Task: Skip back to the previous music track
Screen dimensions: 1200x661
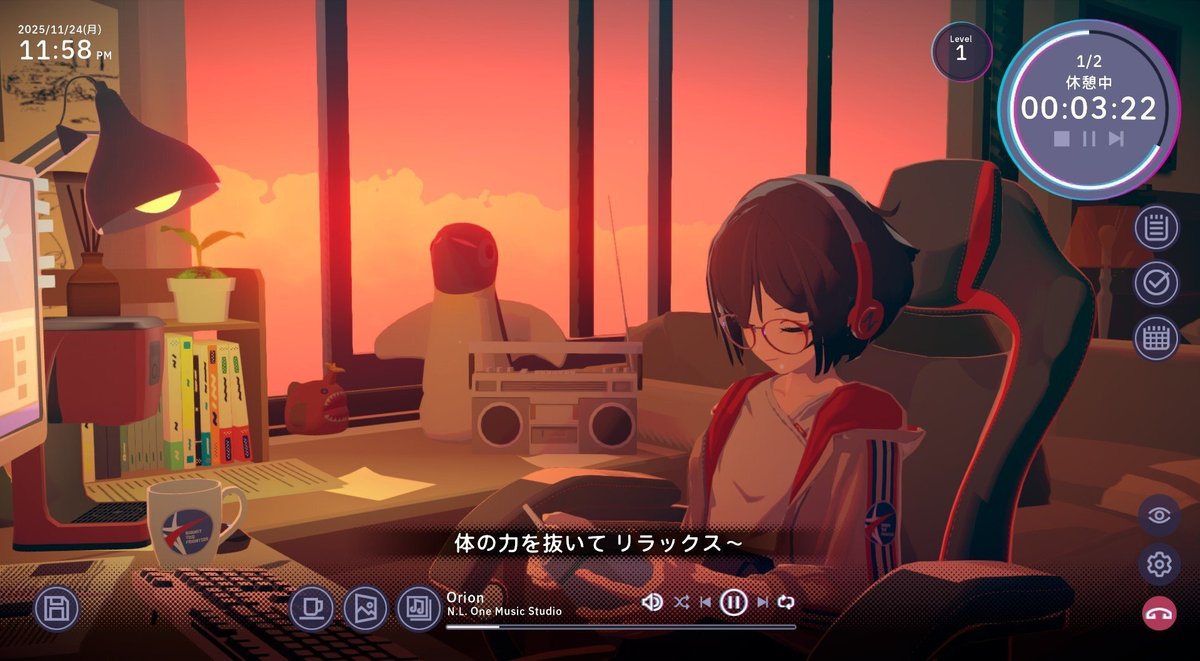Action: pos(706,602)
